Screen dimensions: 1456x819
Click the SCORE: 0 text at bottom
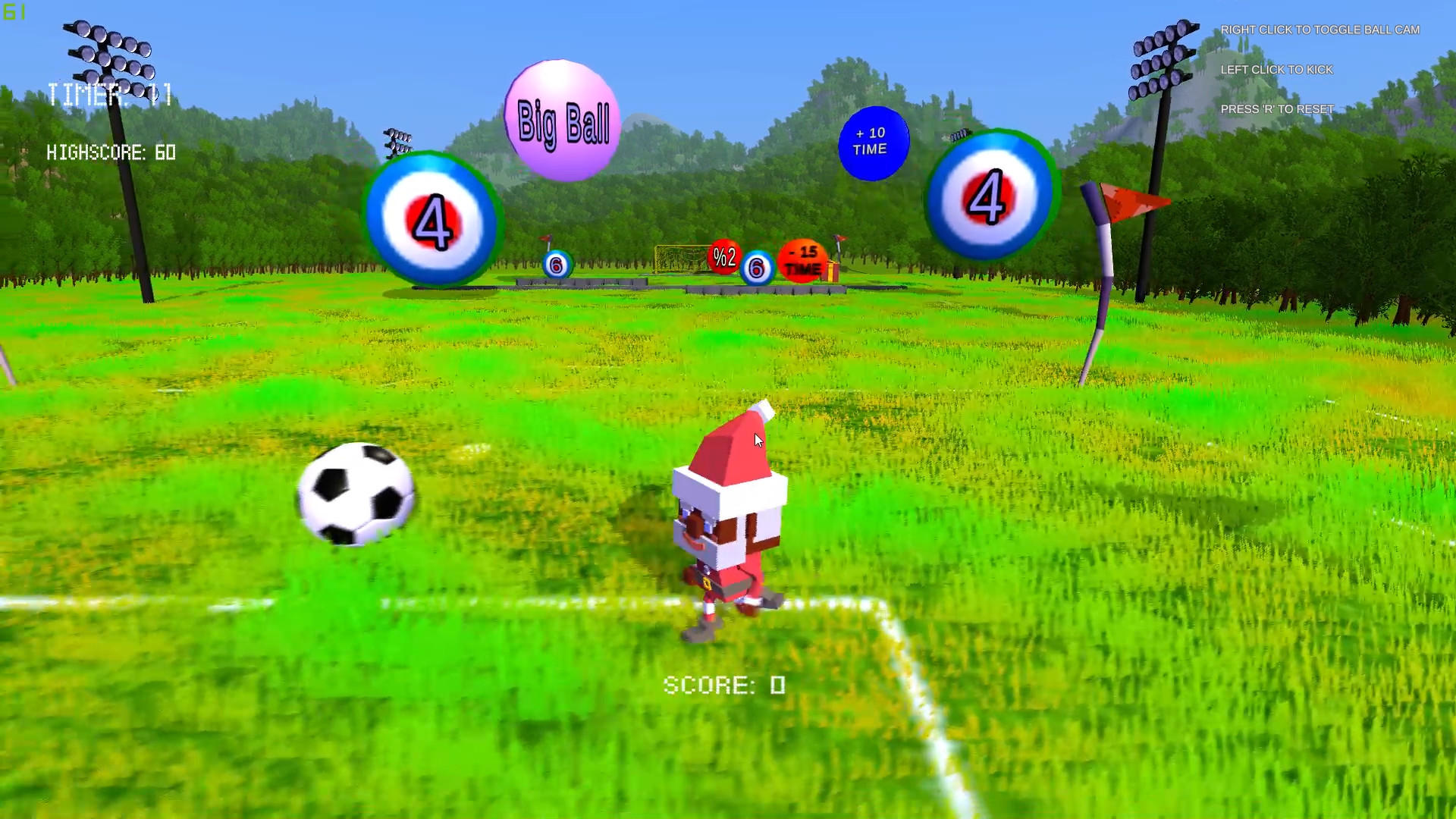pyautogui.click(x=726, y=686)
